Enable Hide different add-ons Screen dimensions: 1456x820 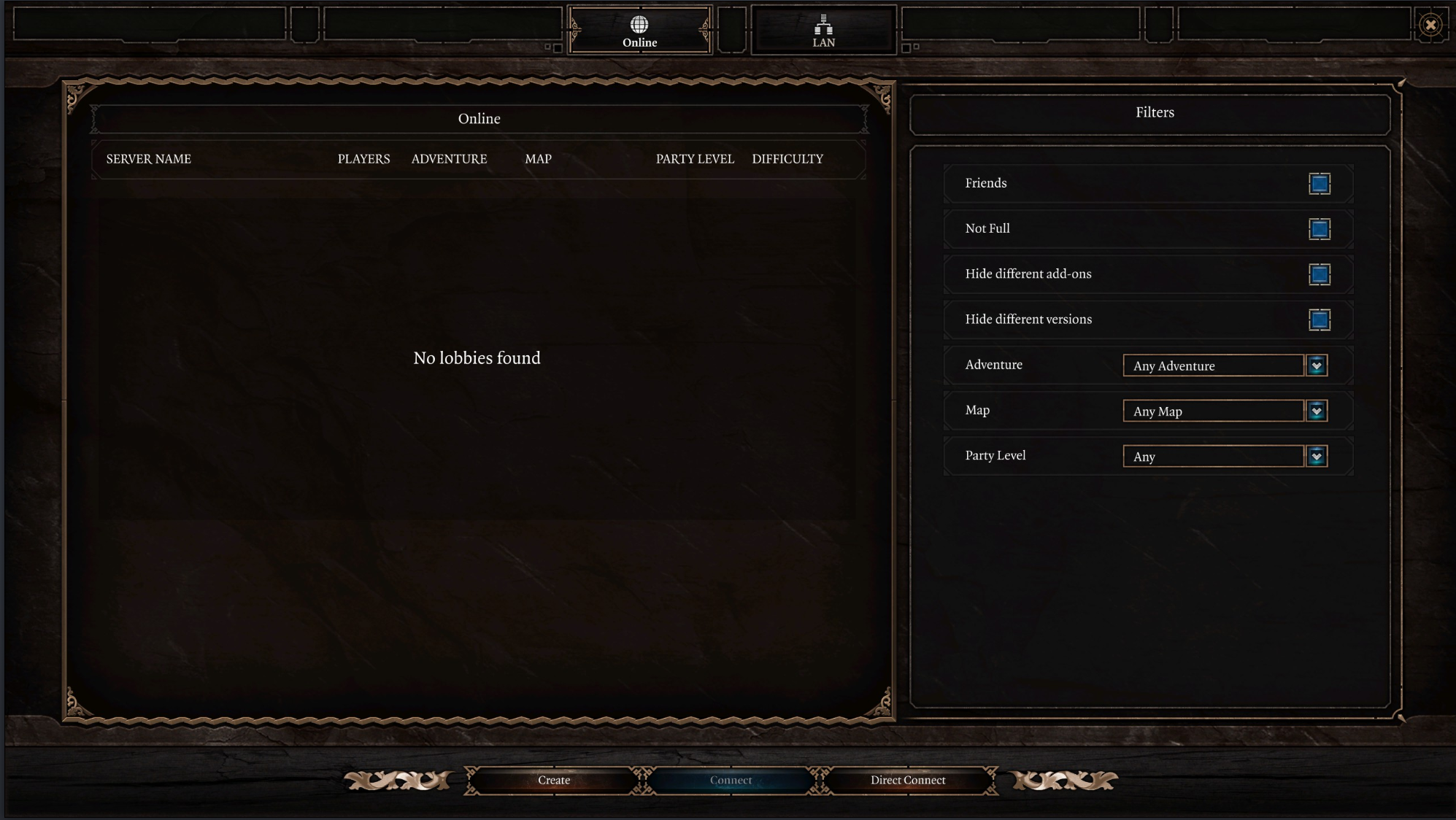pos(1320,274)
